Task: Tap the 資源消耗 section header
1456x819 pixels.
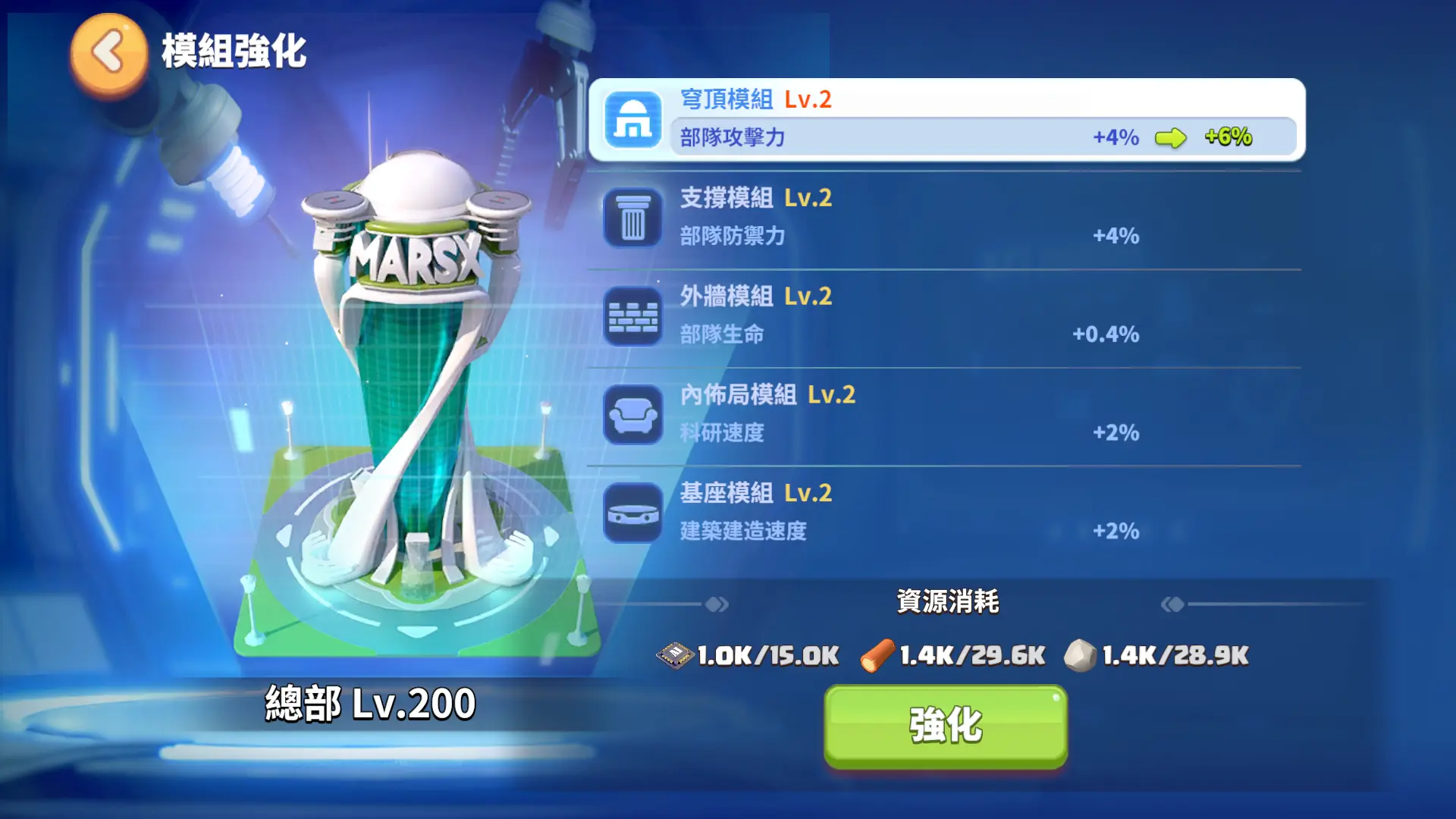Action: point(949,601)
